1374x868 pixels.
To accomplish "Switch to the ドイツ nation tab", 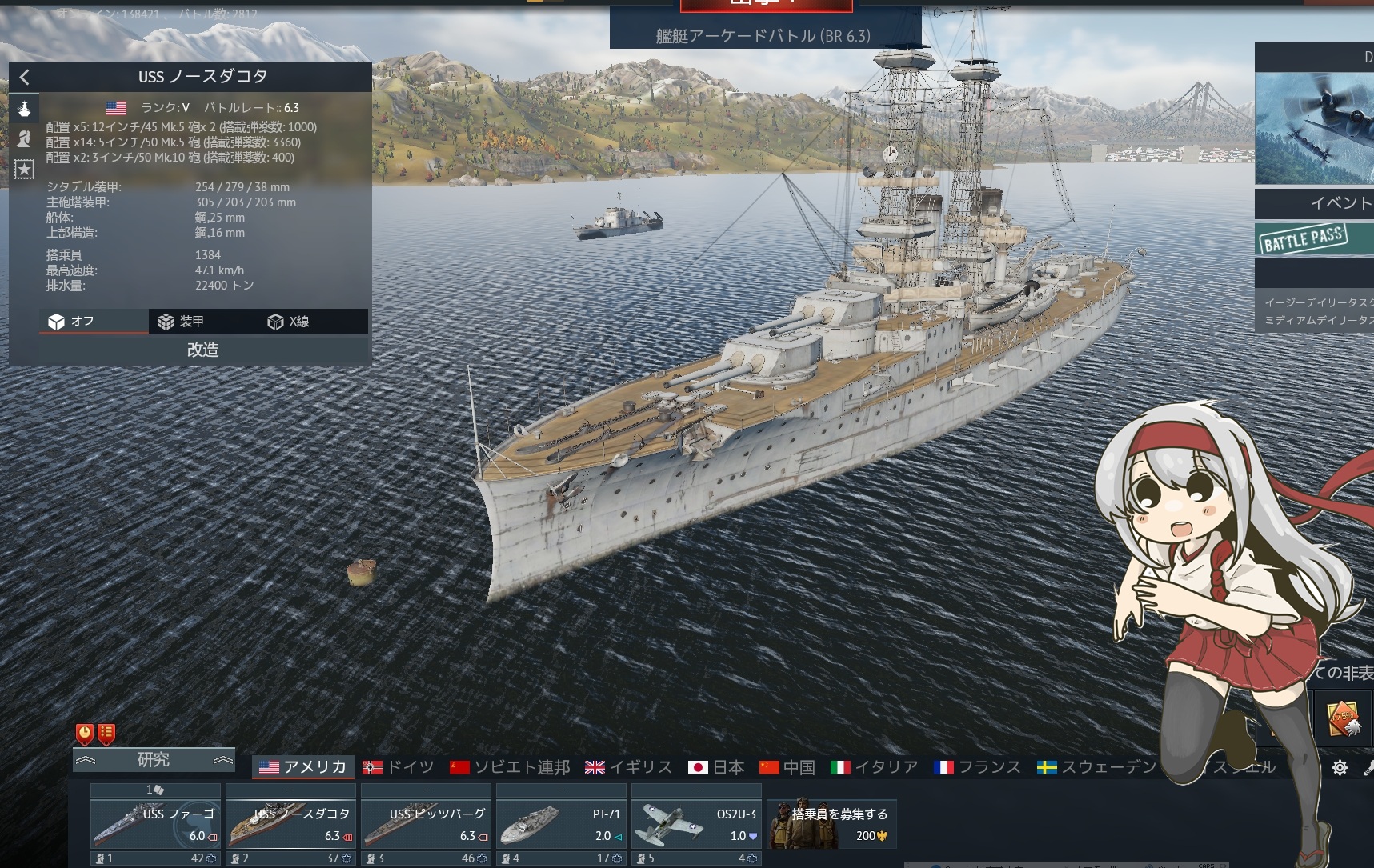I will (x=399, y=767).
